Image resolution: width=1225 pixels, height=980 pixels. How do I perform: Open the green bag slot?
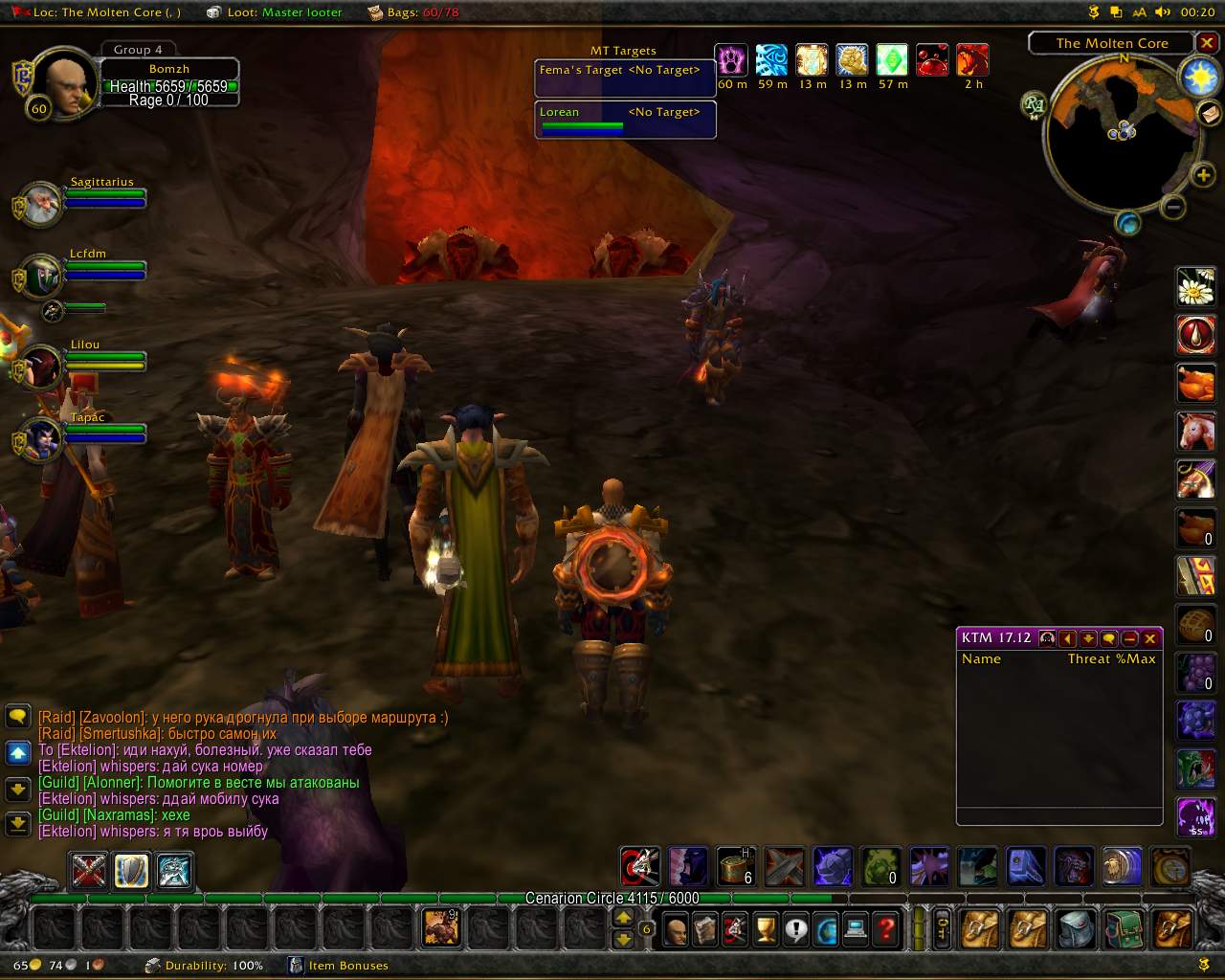click(x=1124, y=929)
